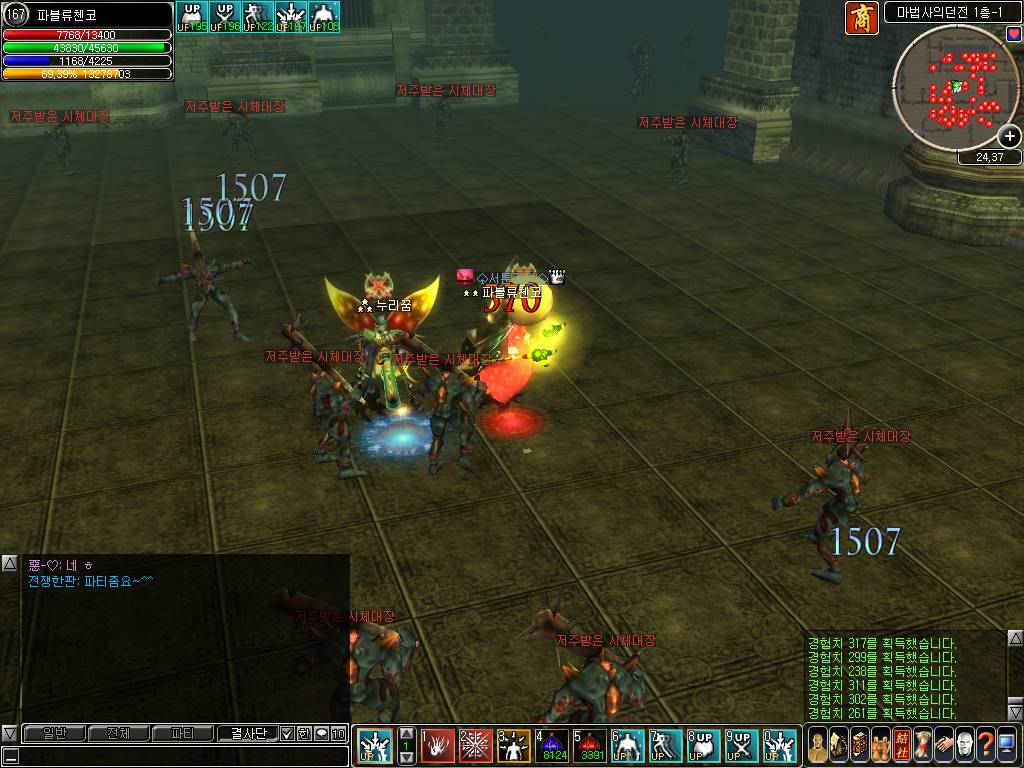Open the computer monitor system menu
The image size is (1024, 768).
click(1007, 745)
